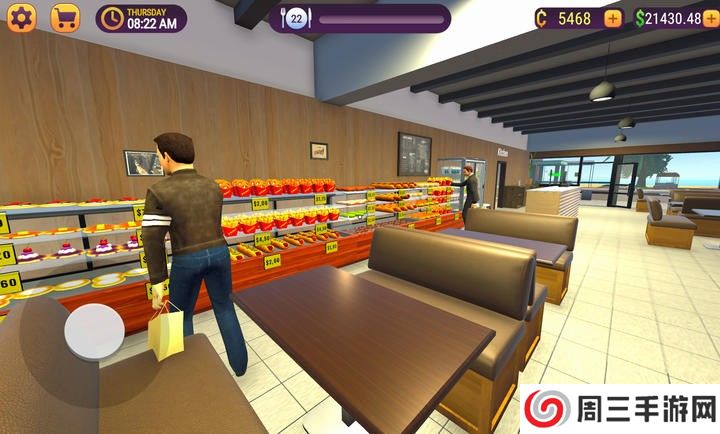Tap the virtual joystick thumb pad

click(94, 330)
